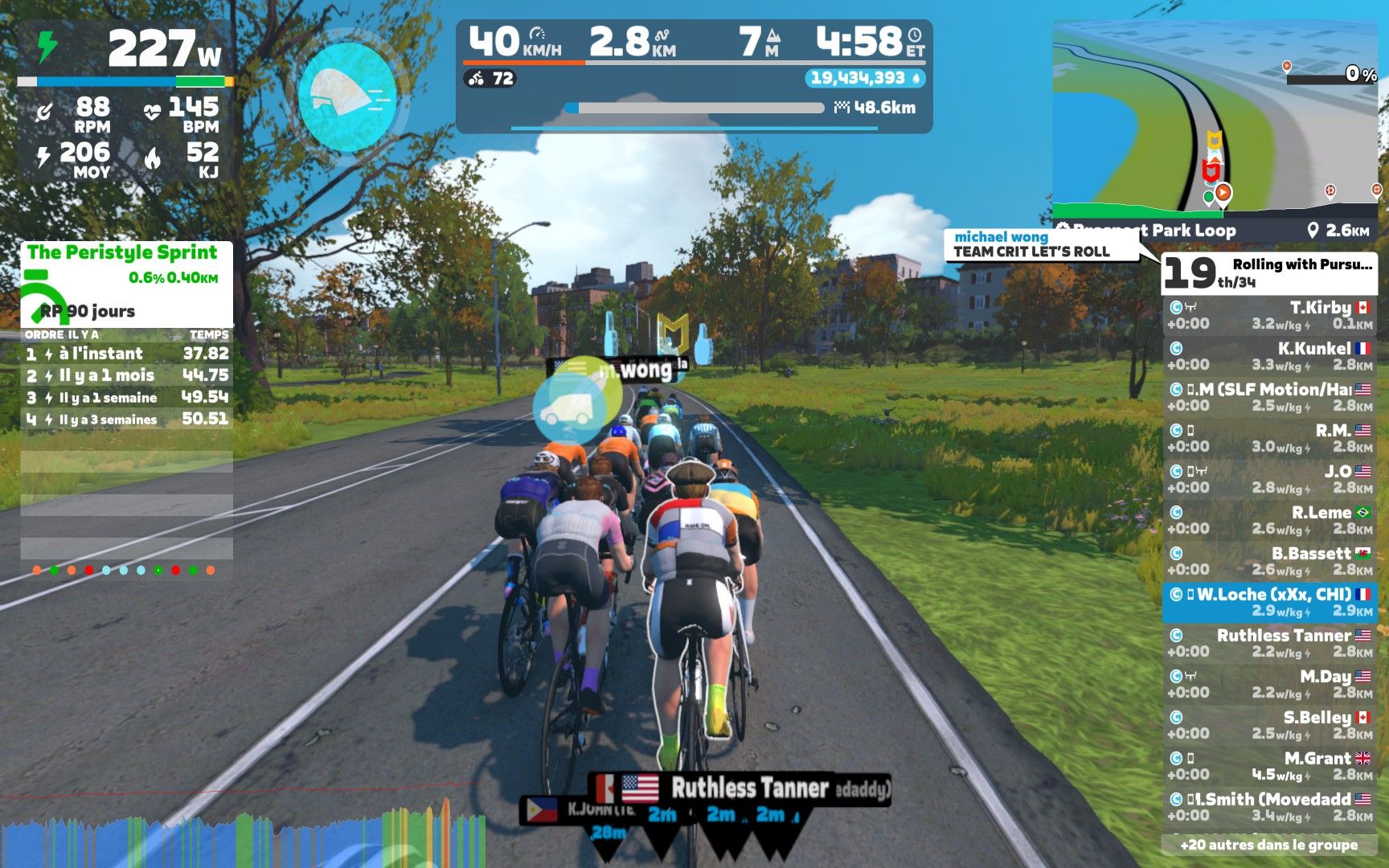1389x868 pixels.
Task: Select M.Day in the riders list
Action: pos(1269,684)
